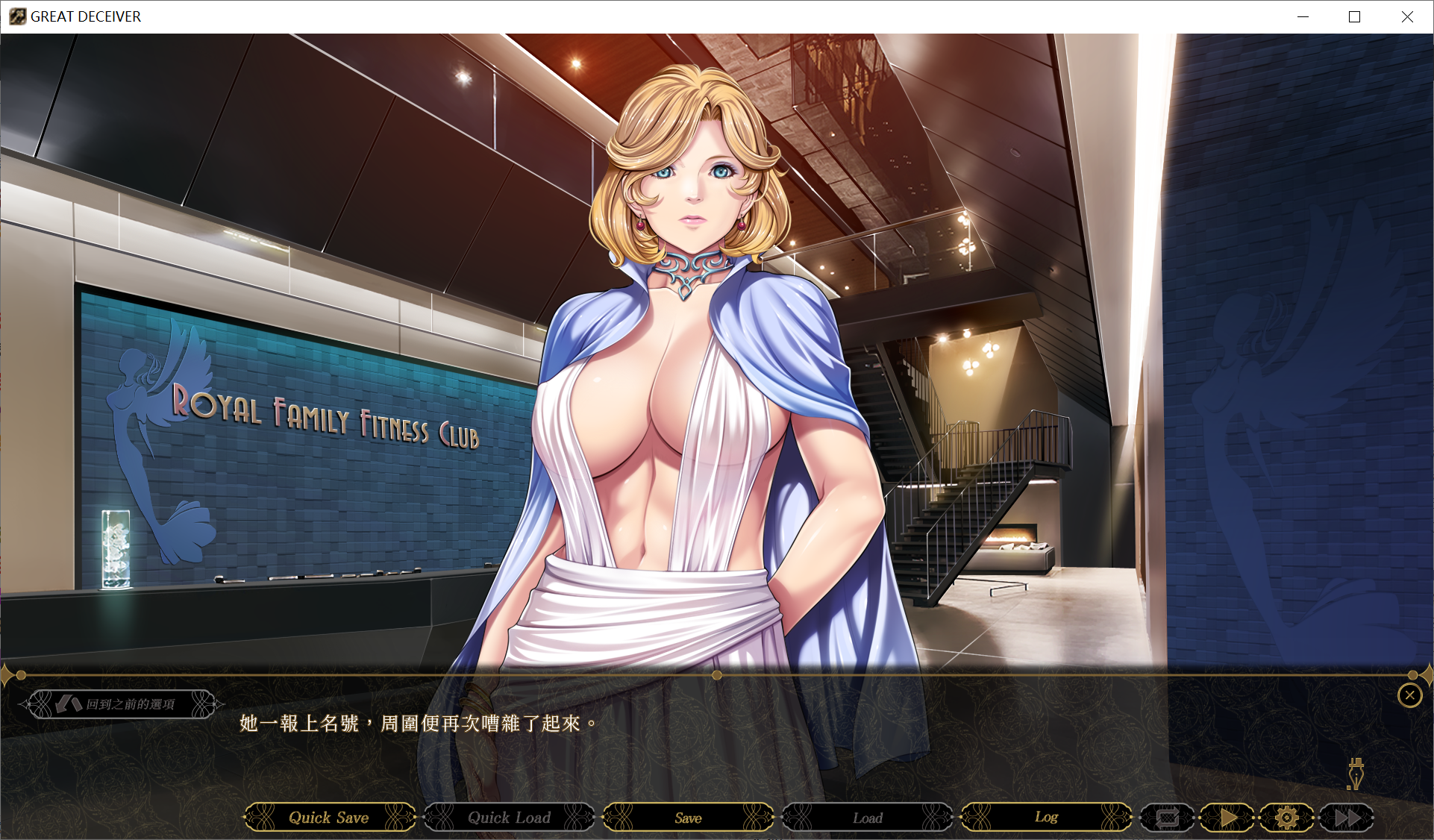Open the Save menu
Viewport: 1434px width, 840px height.
[688, 818]
